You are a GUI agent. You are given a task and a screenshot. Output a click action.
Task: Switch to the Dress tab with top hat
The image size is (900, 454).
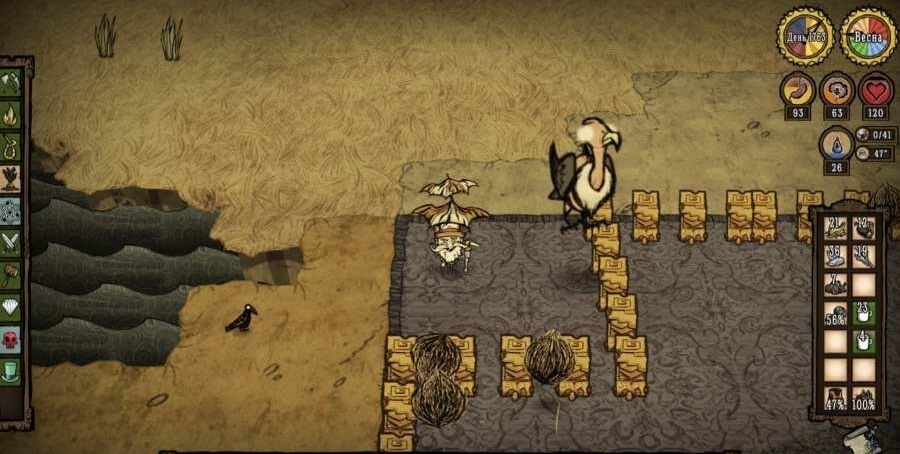[11, 370]
